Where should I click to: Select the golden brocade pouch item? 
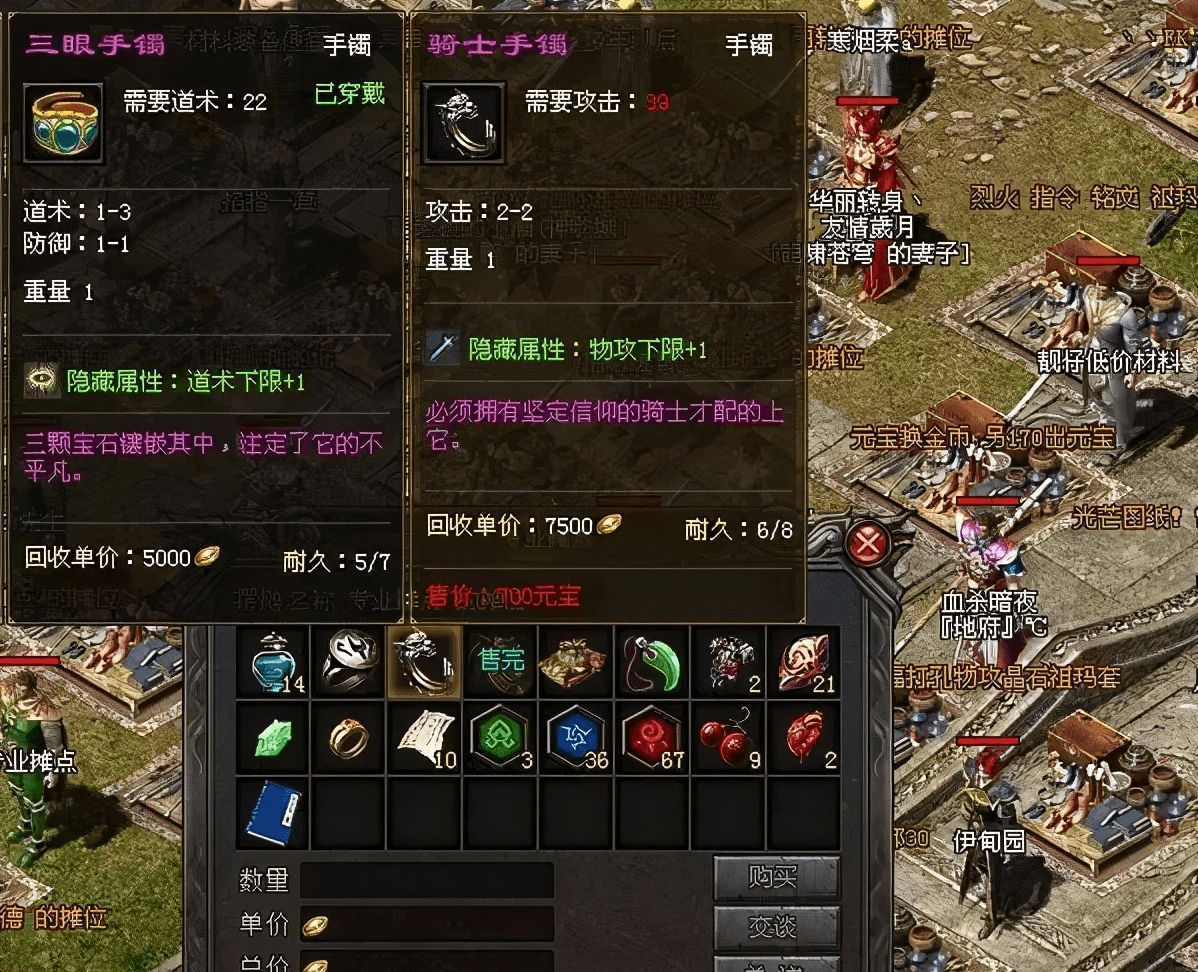pyautogui.click(x=576, y=661)
